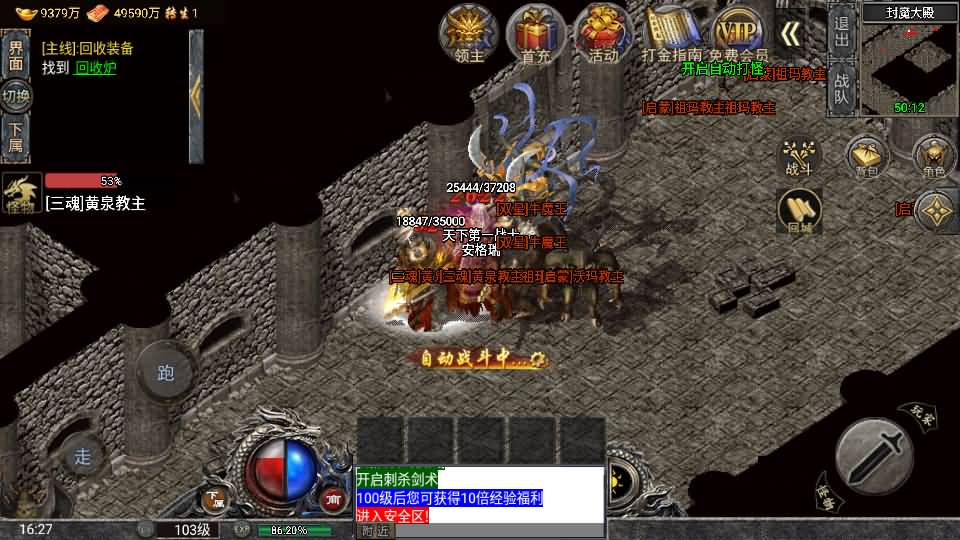Open the 首充 first-recharge gift
Image resolution: width=960 pixels, height=540 pixels.
click(x=536, y=32)
